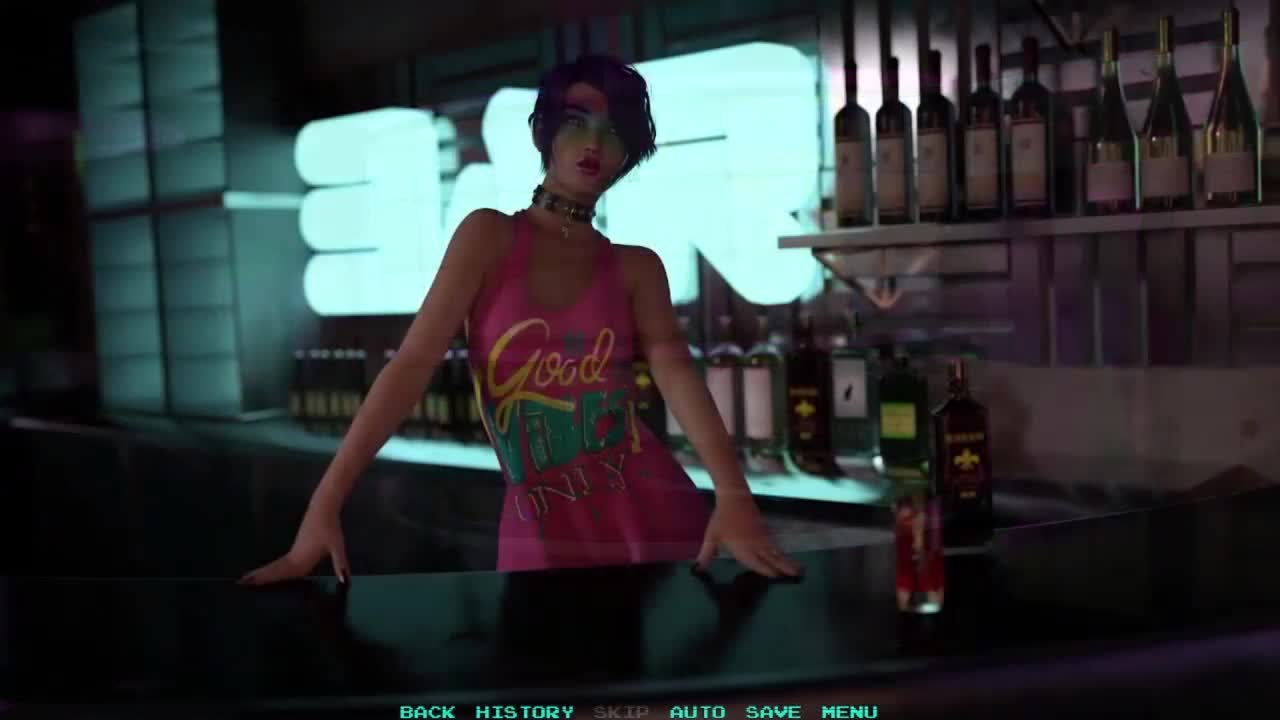Go back with the Back button

click(427, 712)
